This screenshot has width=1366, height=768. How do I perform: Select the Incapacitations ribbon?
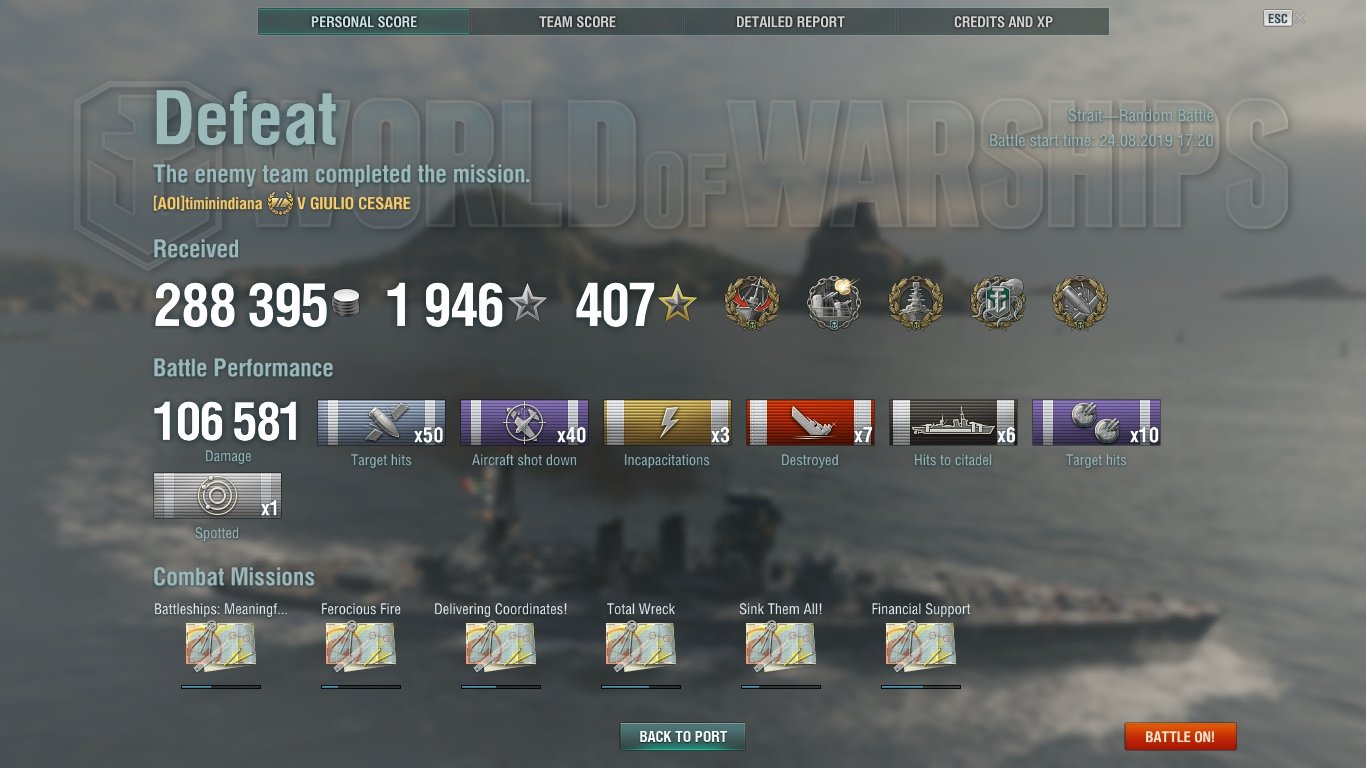tap(667, 423)
